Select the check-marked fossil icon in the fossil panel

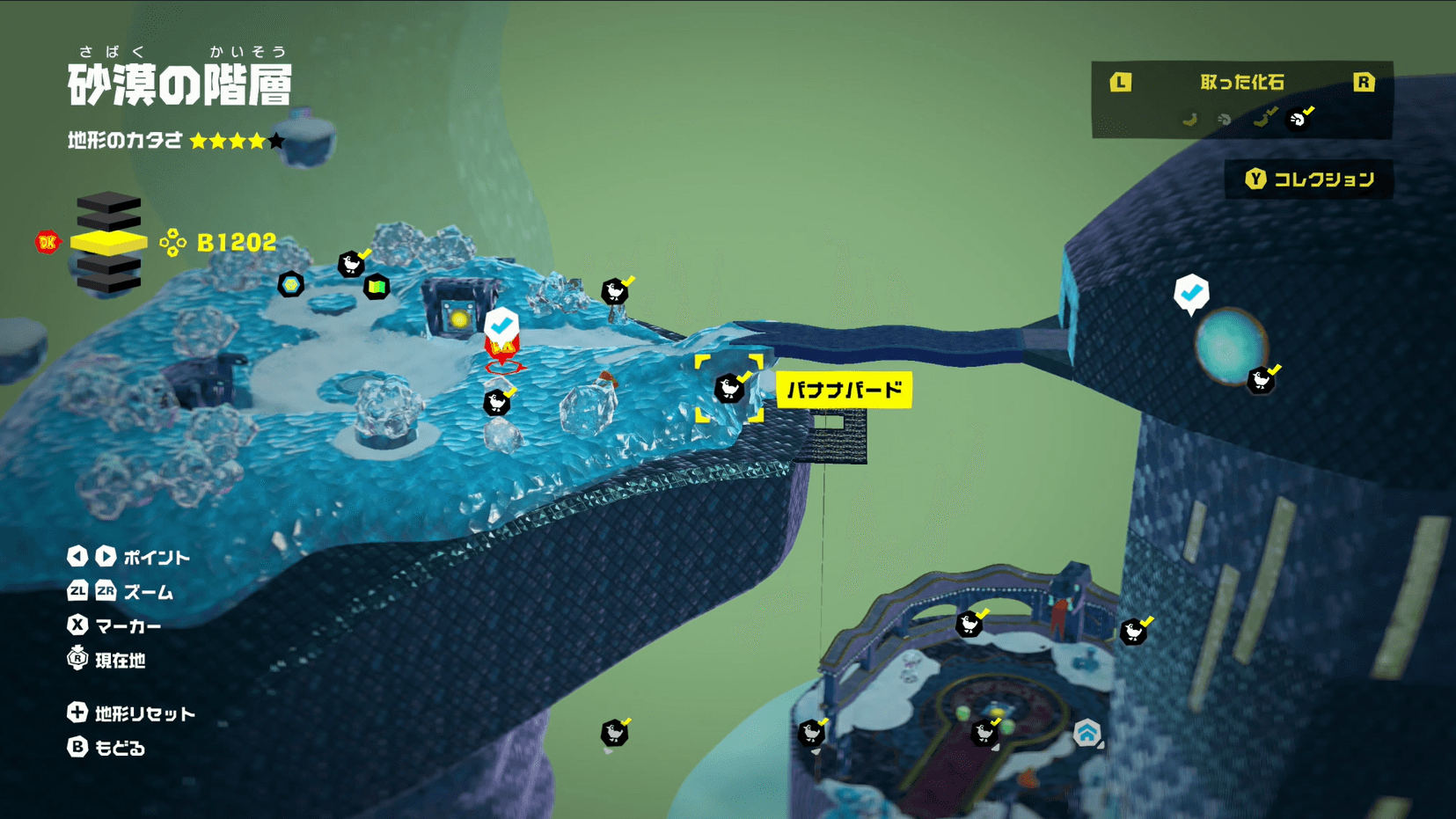1298,119
